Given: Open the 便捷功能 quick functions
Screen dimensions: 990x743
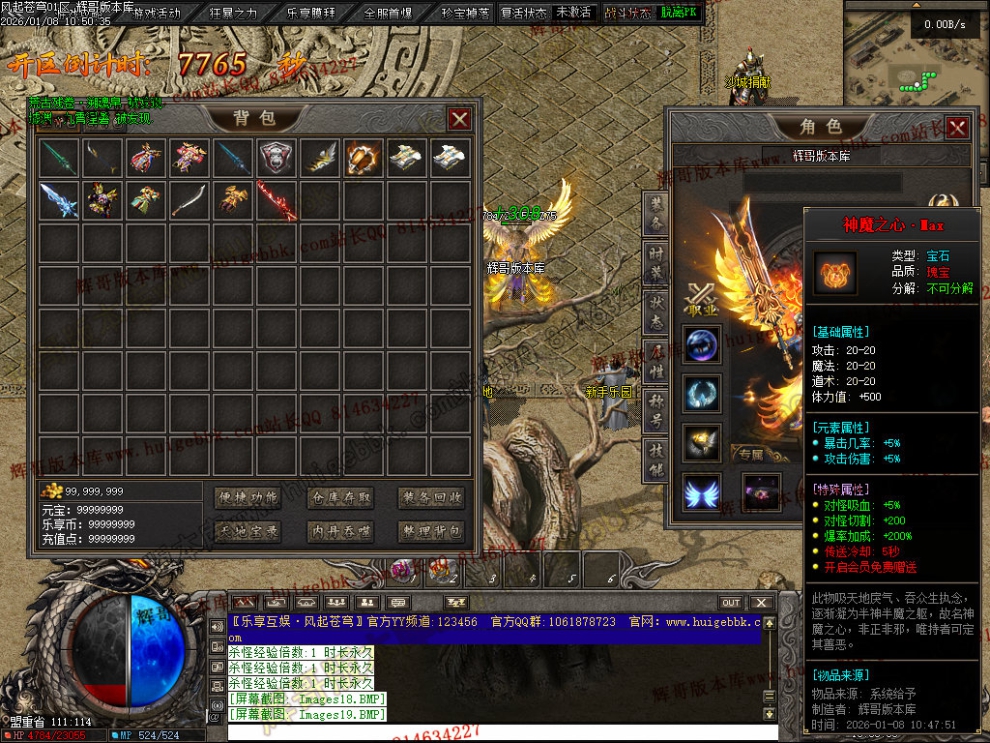Looking at the screenshot, I should pyautogui.click(x=250, y=498).
